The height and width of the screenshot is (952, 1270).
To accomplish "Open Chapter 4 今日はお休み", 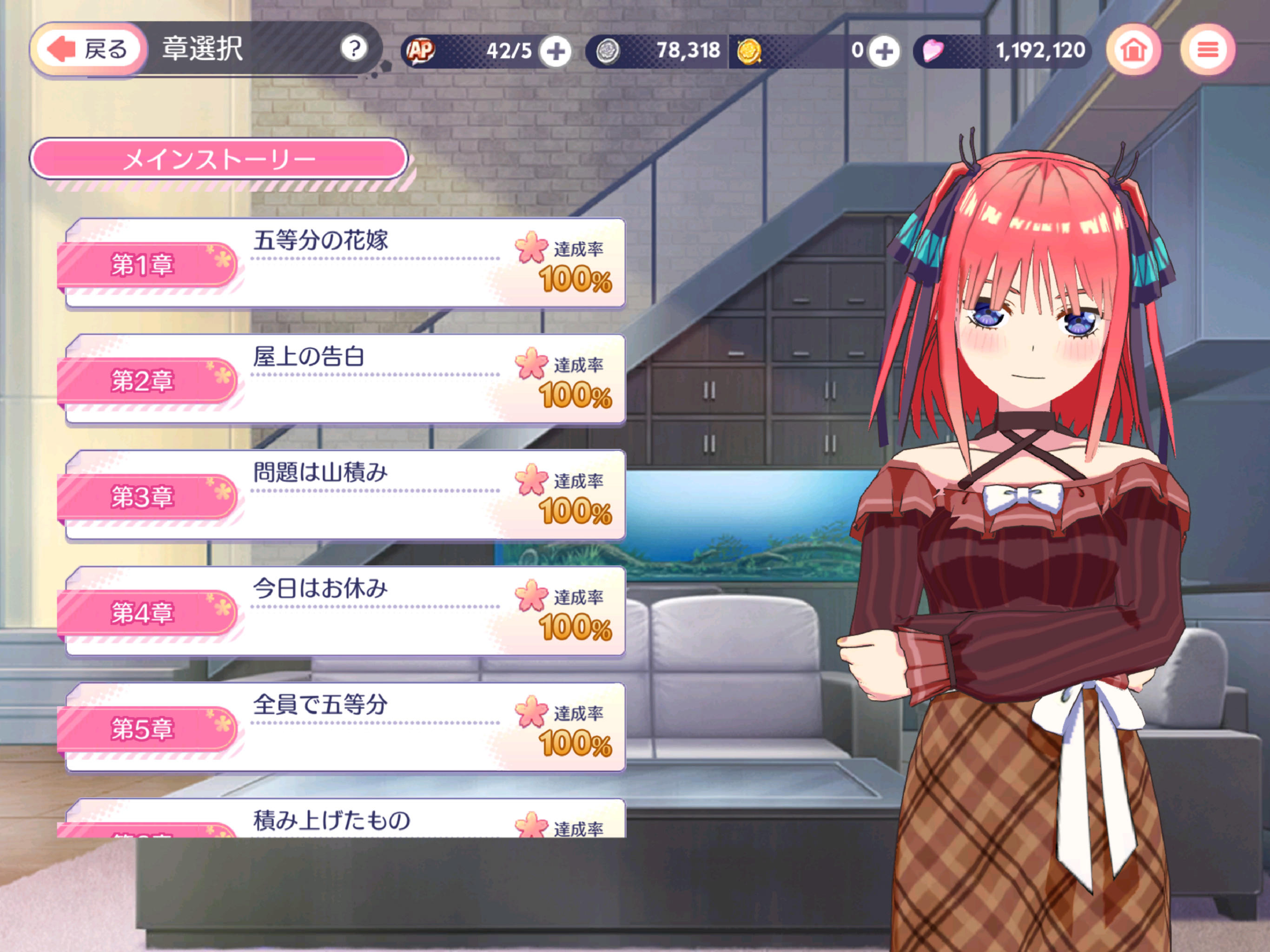I will coord(344,610).
